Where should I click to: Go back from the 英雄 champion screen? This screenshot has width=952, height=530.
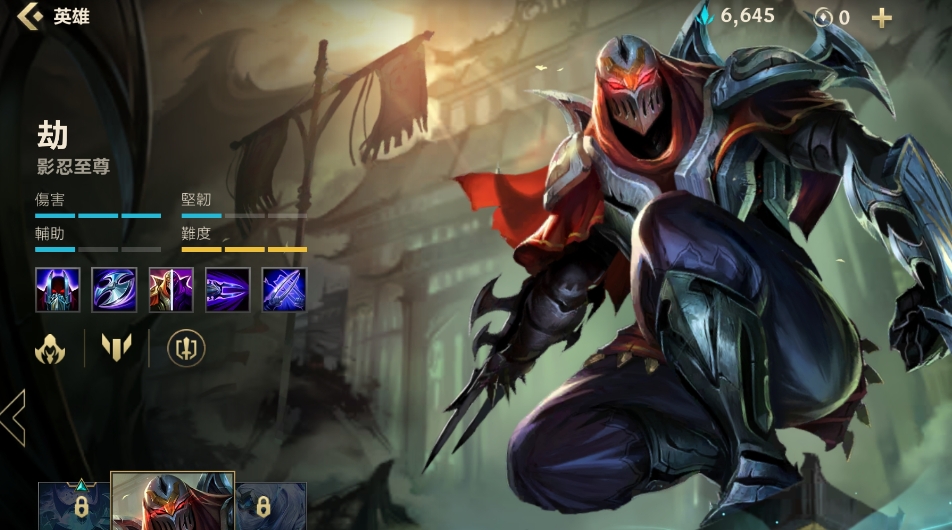(30, 16)
